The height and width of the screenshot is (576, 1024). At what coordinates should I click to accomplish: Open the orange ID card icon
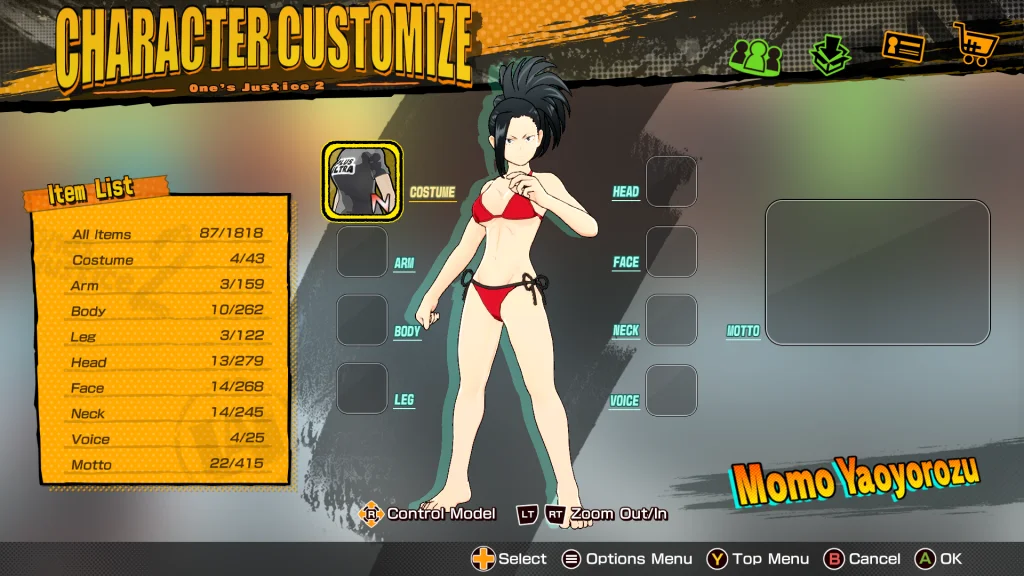pos(902,47)
